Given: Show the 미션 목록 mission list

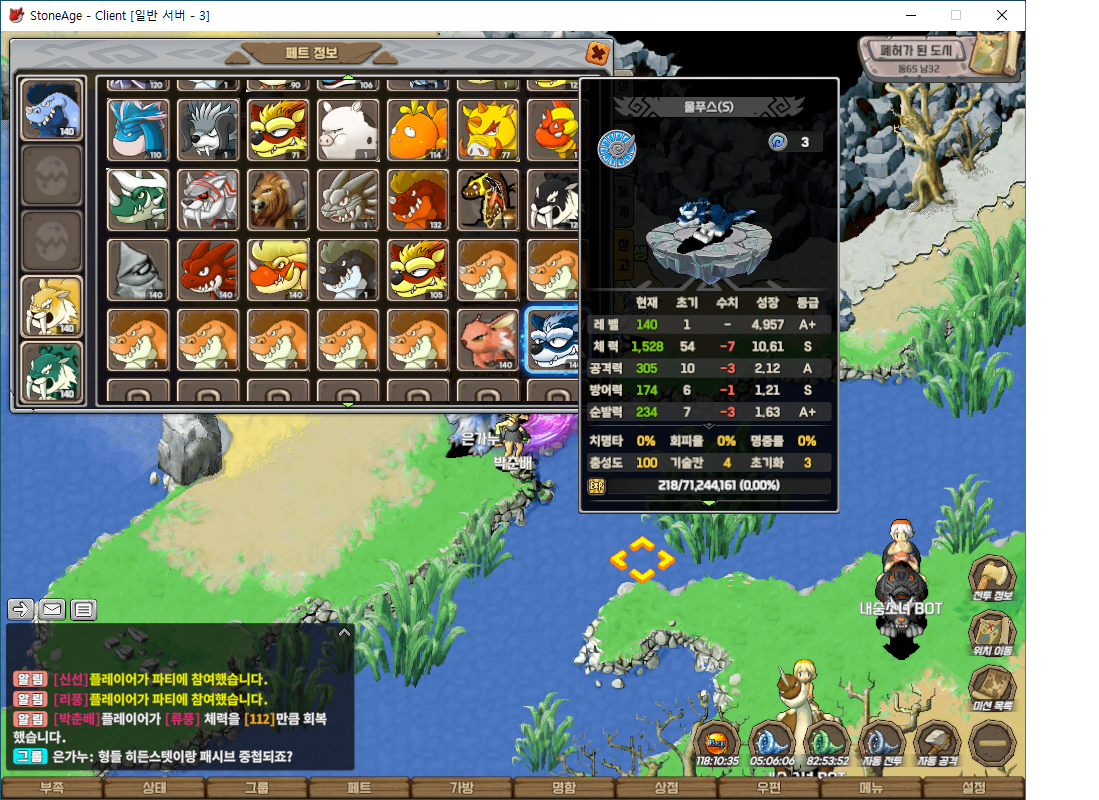Looking at the screenshot, I should (x=992, y=690).
